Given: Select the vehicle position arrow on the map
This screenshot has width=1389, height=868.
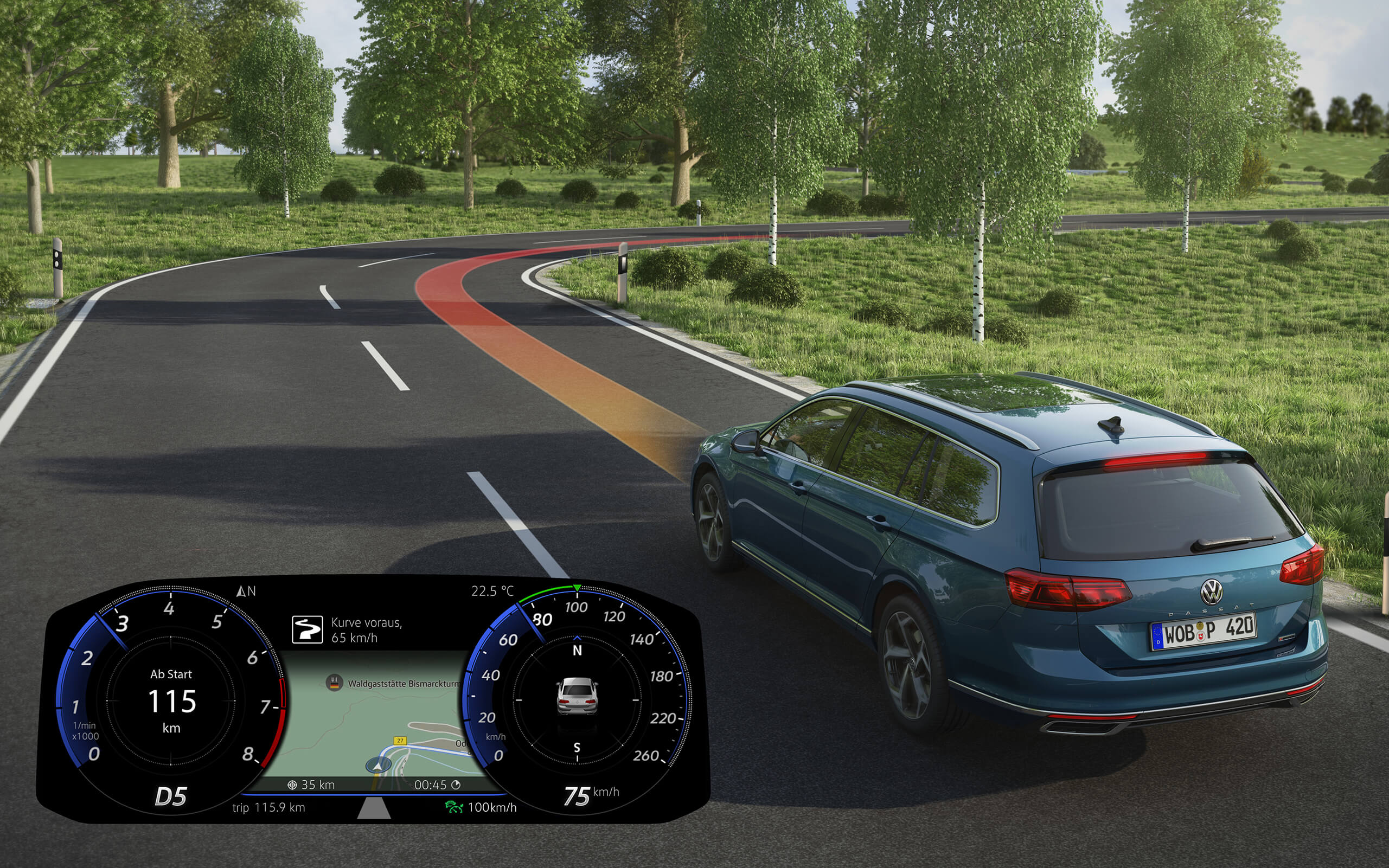Looking at the screenshot, I should point(378,766).
